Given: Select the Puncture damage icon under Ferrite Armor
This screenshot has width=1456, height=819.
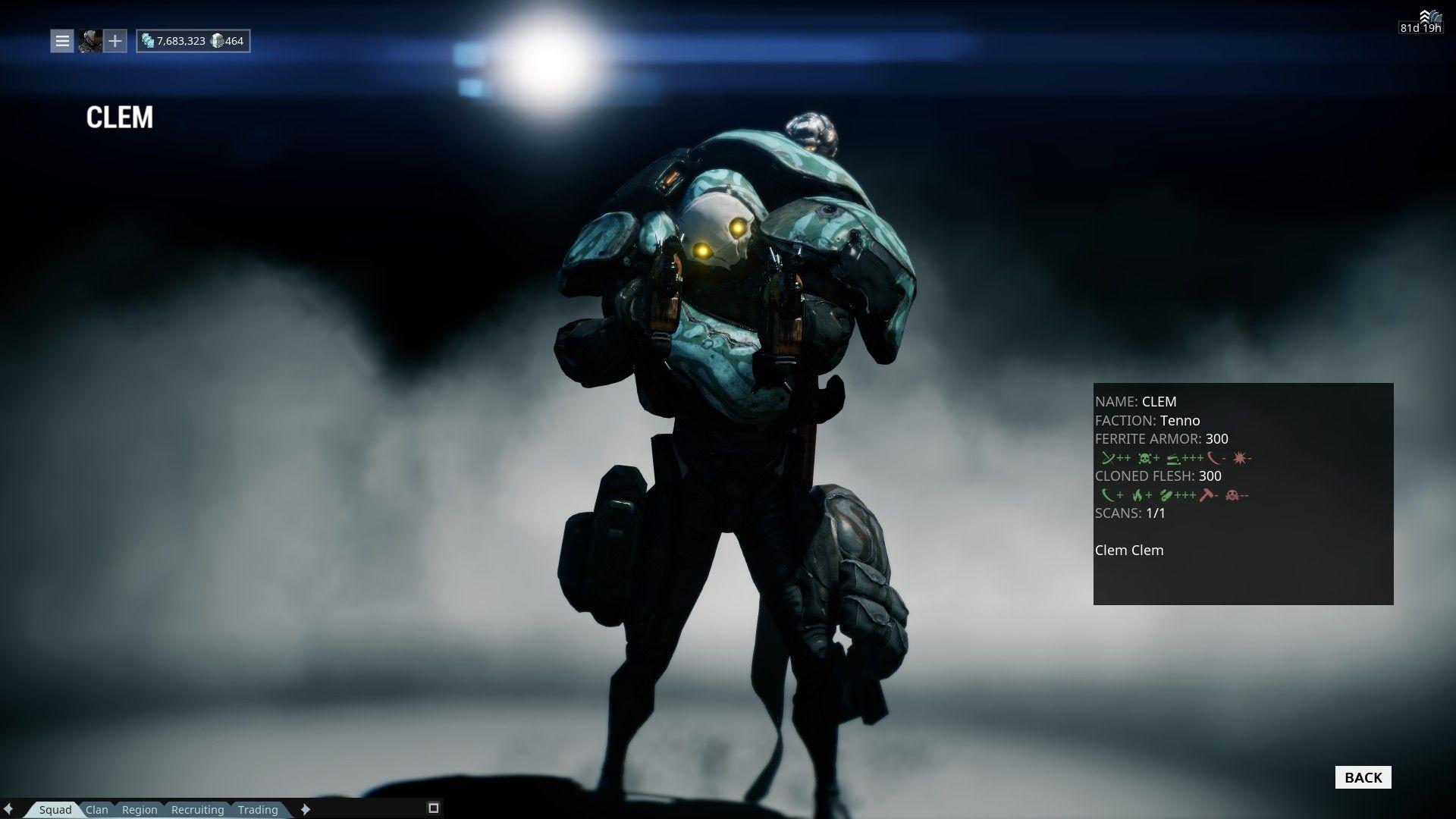Looking at the screenshot, I should coord(1109,457).
